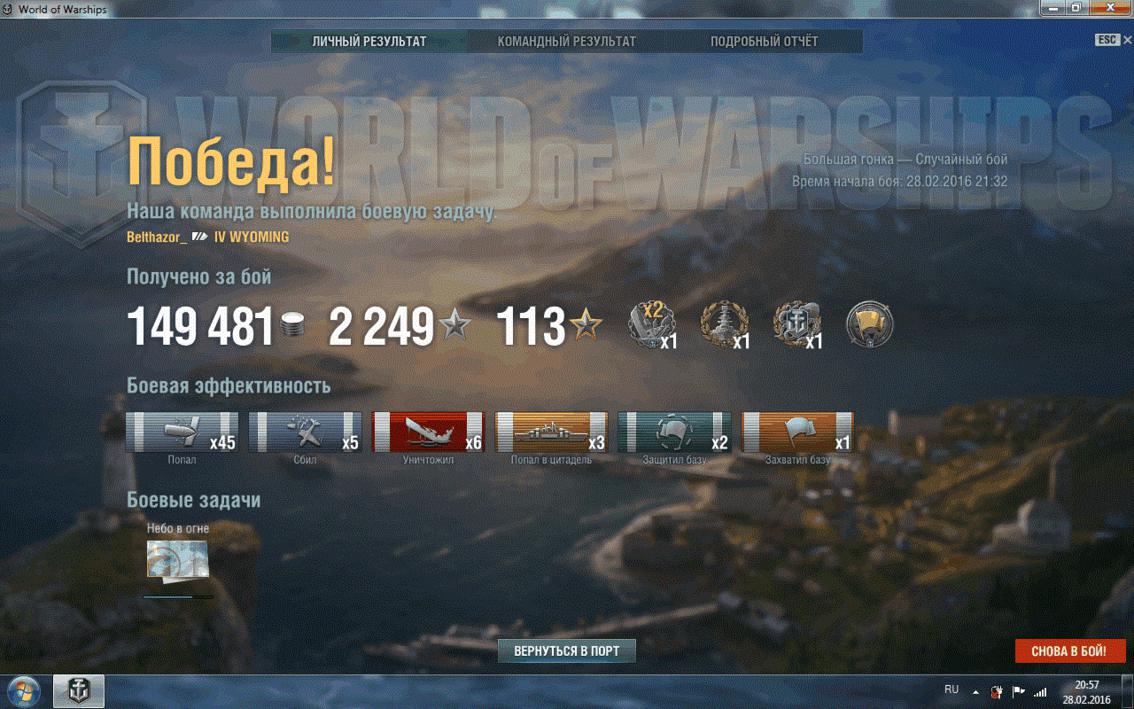The image size is (1134, 709).
Task: Select the Попал x45 hits ribbon
Action: click(182, 432)
